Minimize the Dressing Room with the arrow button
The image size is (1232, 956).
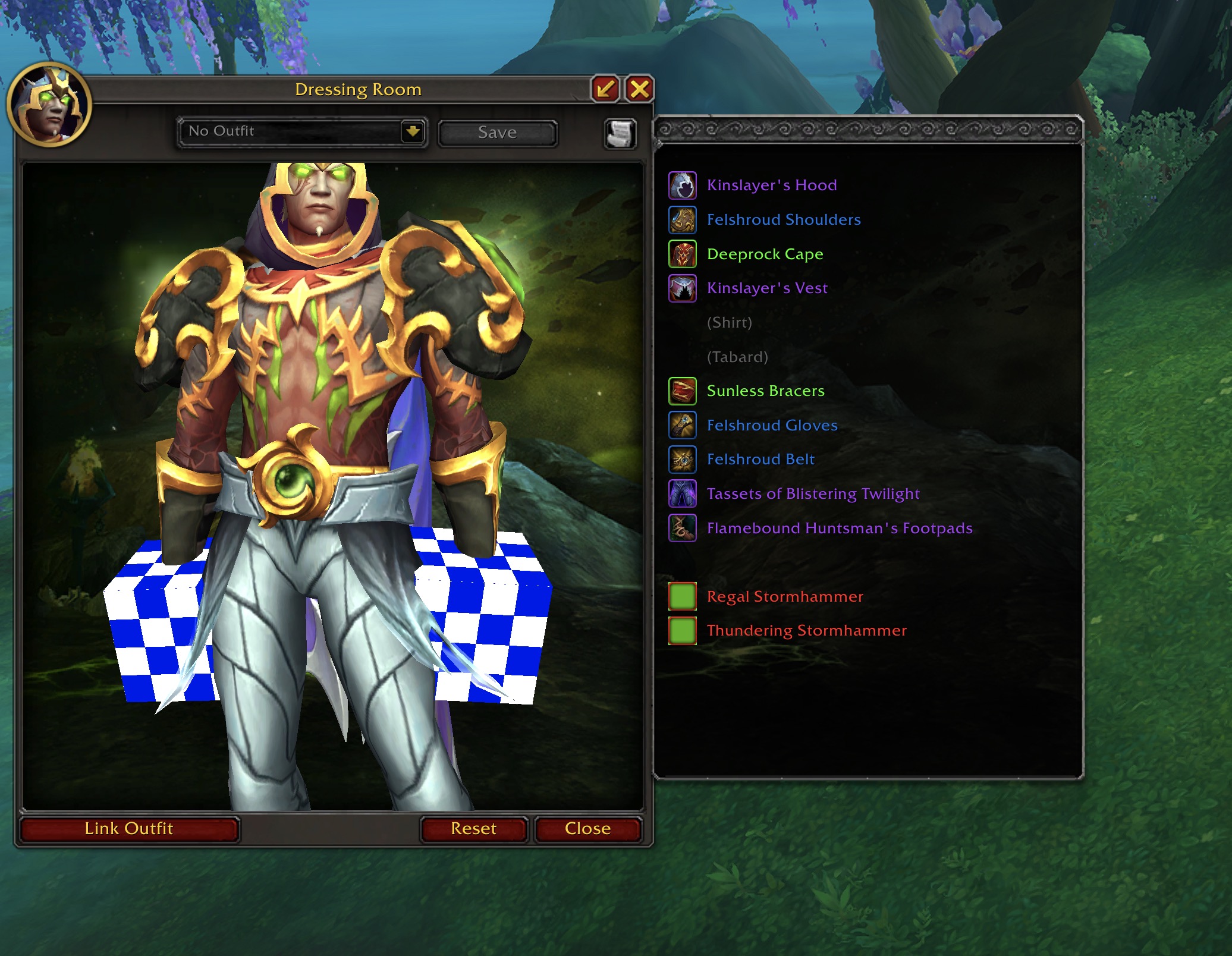(606, 89)
